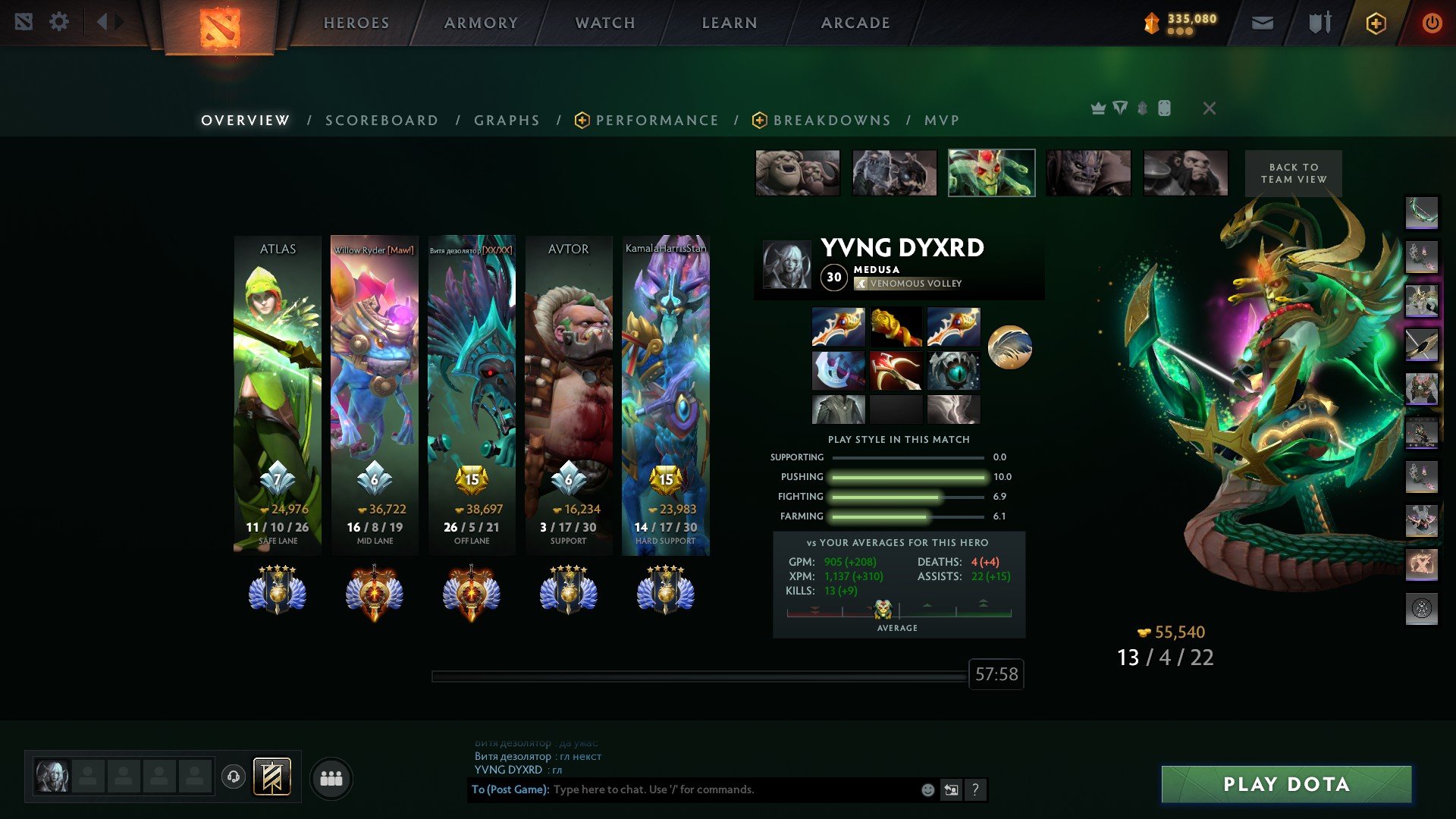Select AVTOR Pudge player card
This screenshot has width=1456, height=819.
[x=569, y=394]
